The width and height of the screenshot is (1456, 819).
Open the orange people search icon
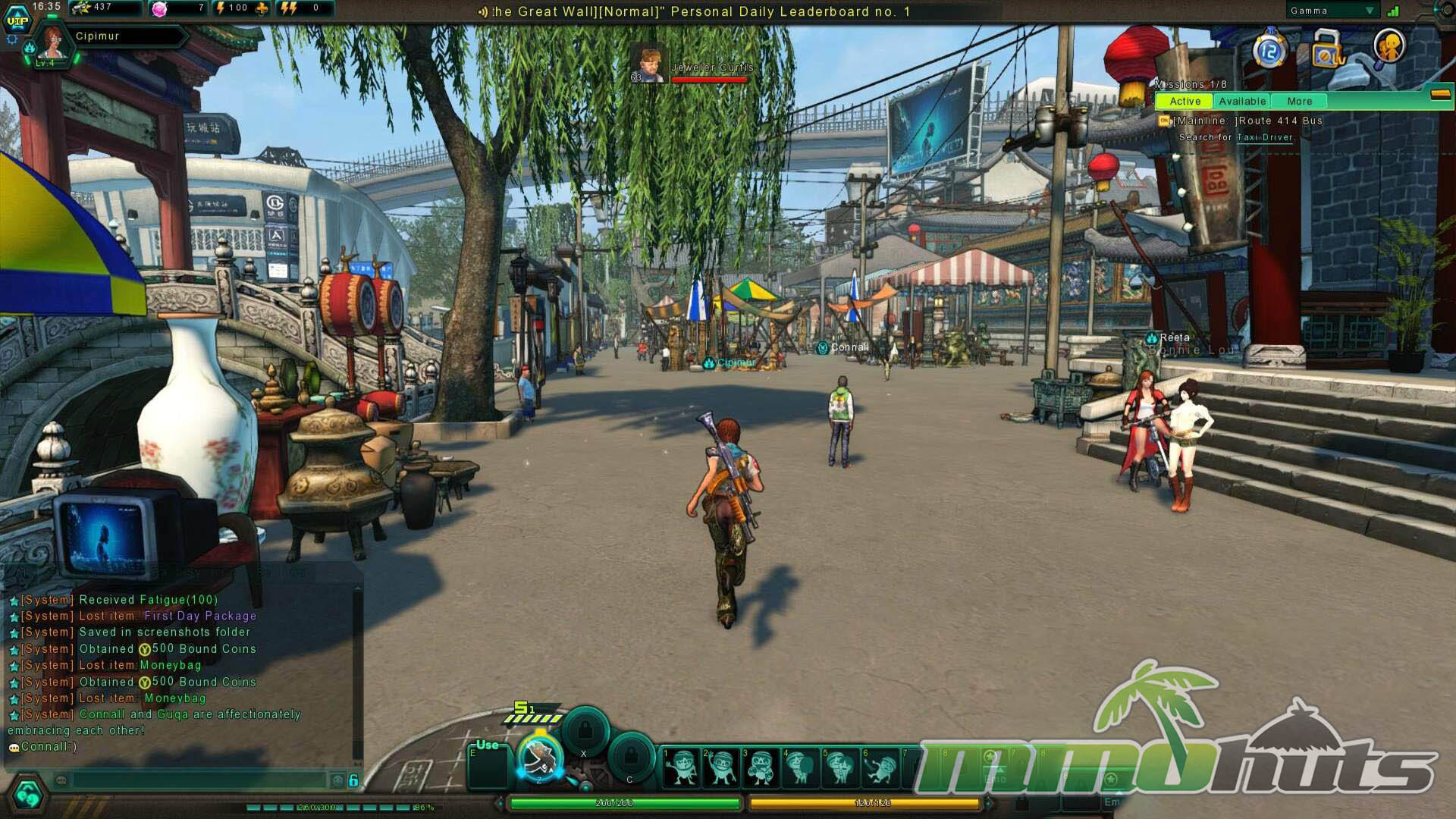pyautogui.click(x=1389, y=47)
